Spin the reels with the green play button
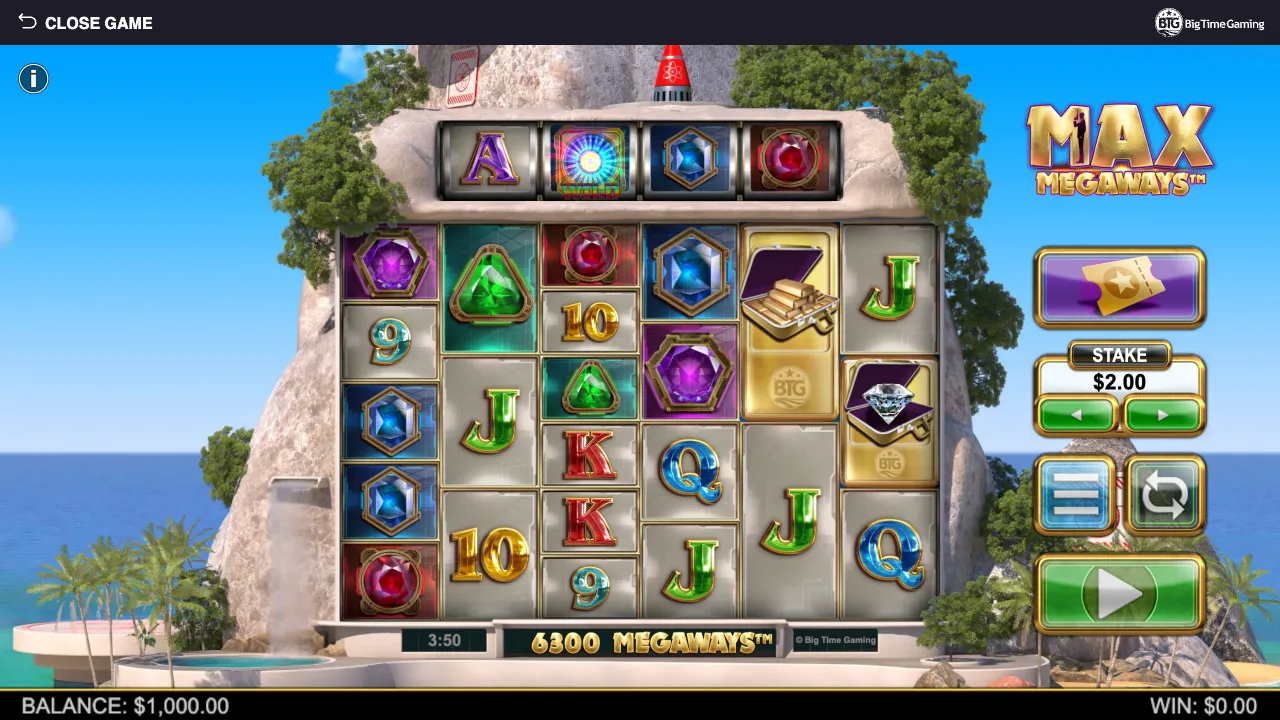The width and height of the screenshot is (1280, 720). 1119,594
